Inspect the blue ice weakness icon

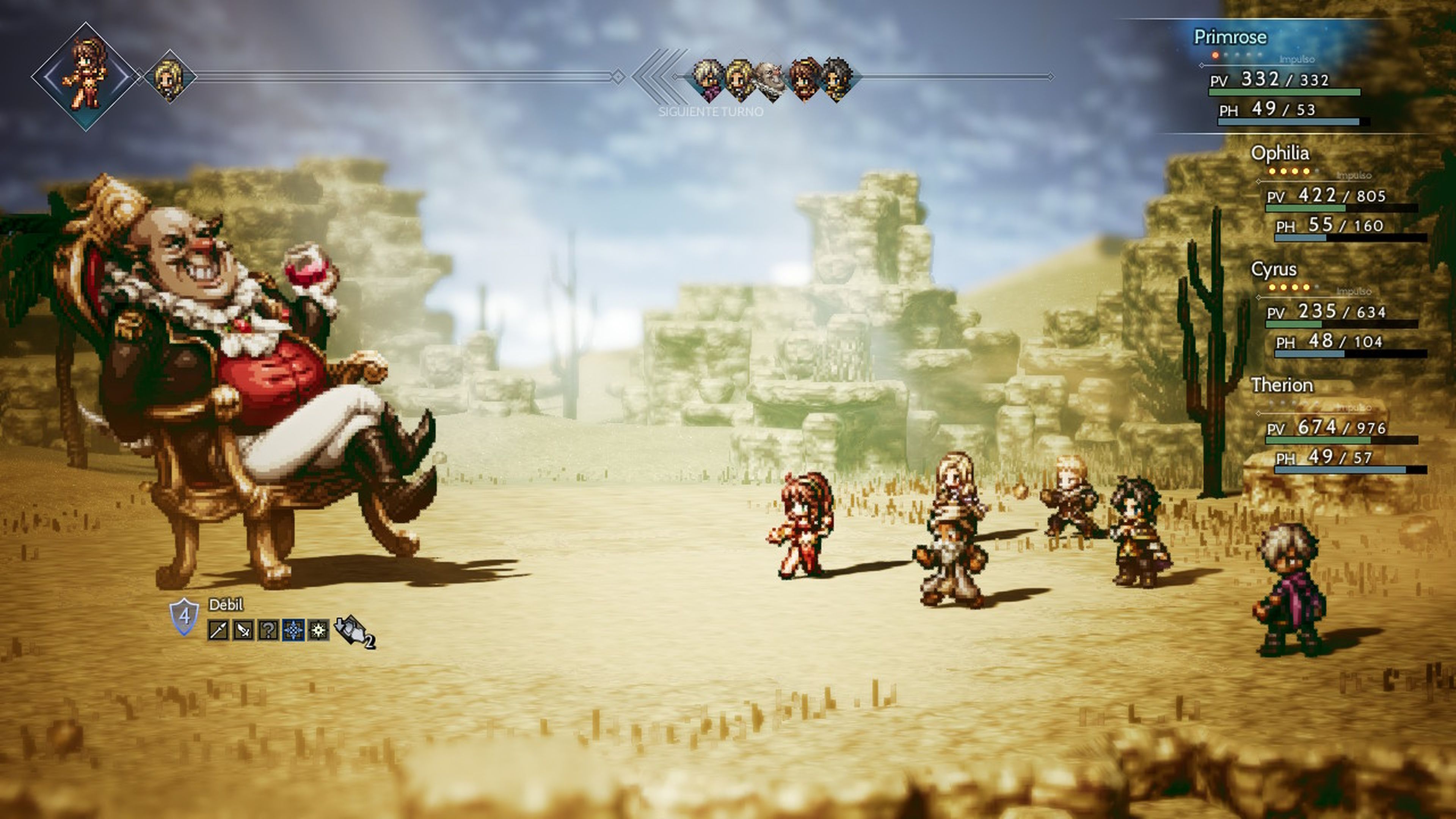293,630
